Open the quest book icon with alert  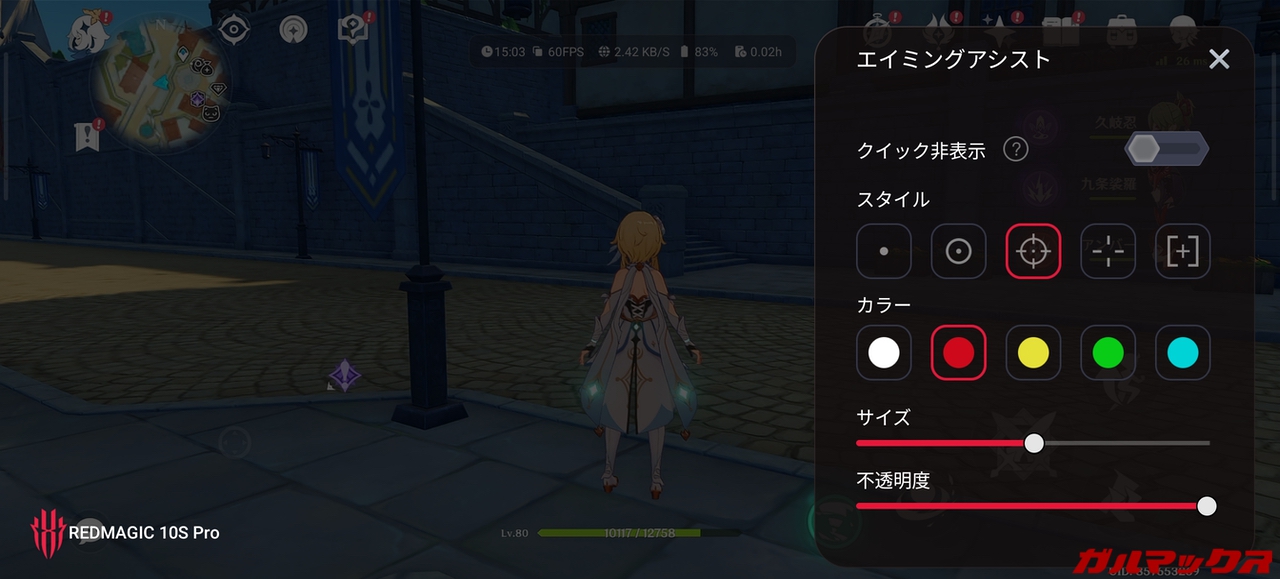click(352, 29)
